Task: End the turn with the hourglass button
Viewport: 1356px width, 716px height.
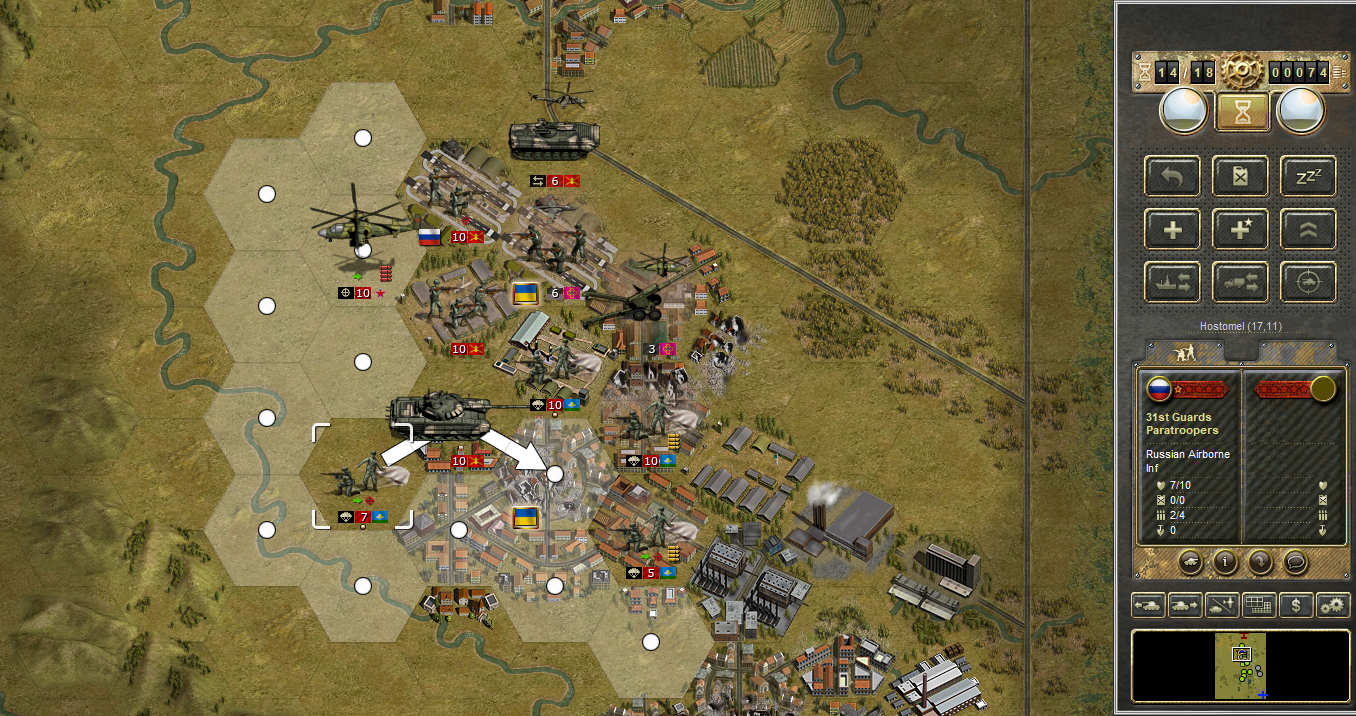Action: [x=1242, y=112]
